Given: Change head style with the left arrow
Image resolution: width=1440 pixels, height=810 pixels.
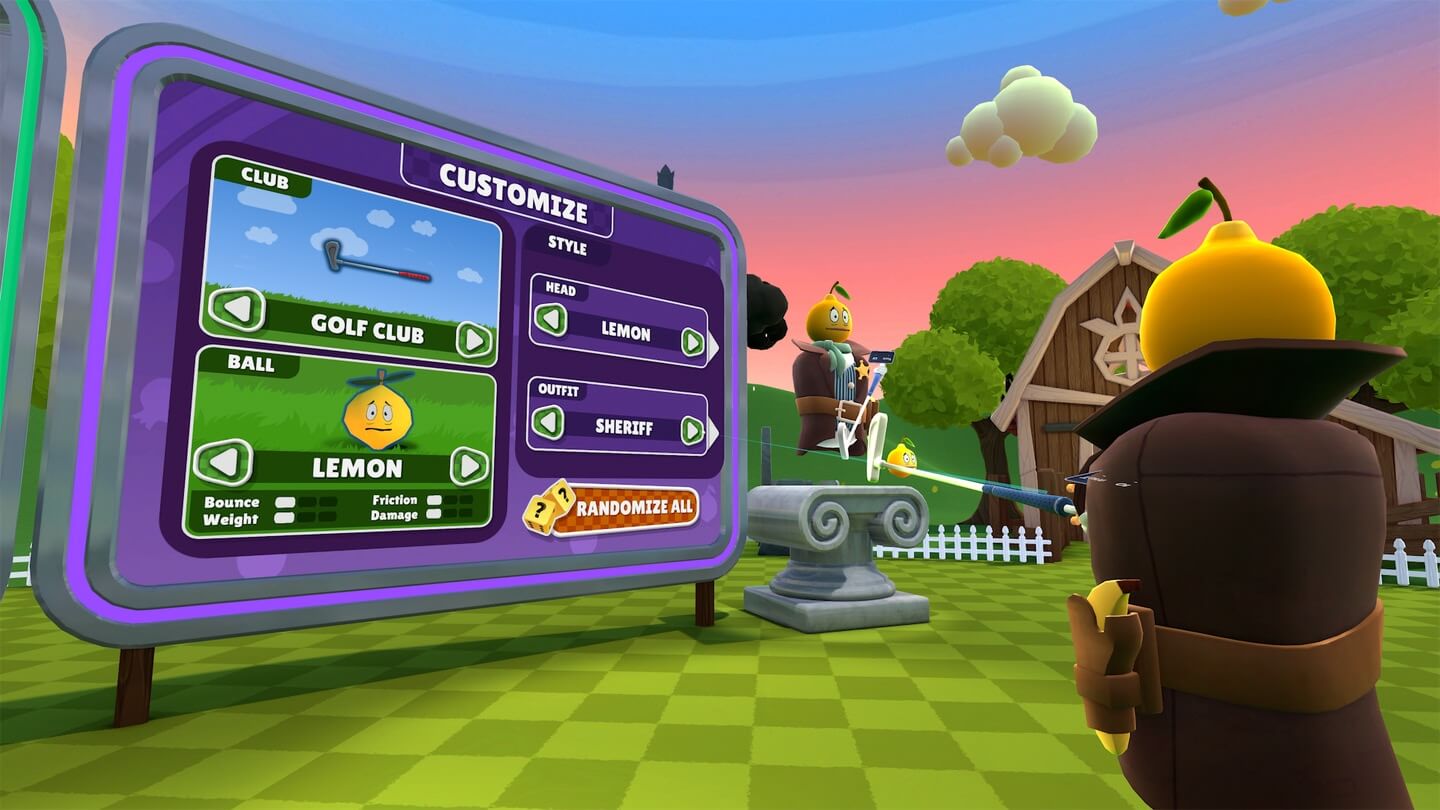Looking at the screenshot, I should (549, 320).
